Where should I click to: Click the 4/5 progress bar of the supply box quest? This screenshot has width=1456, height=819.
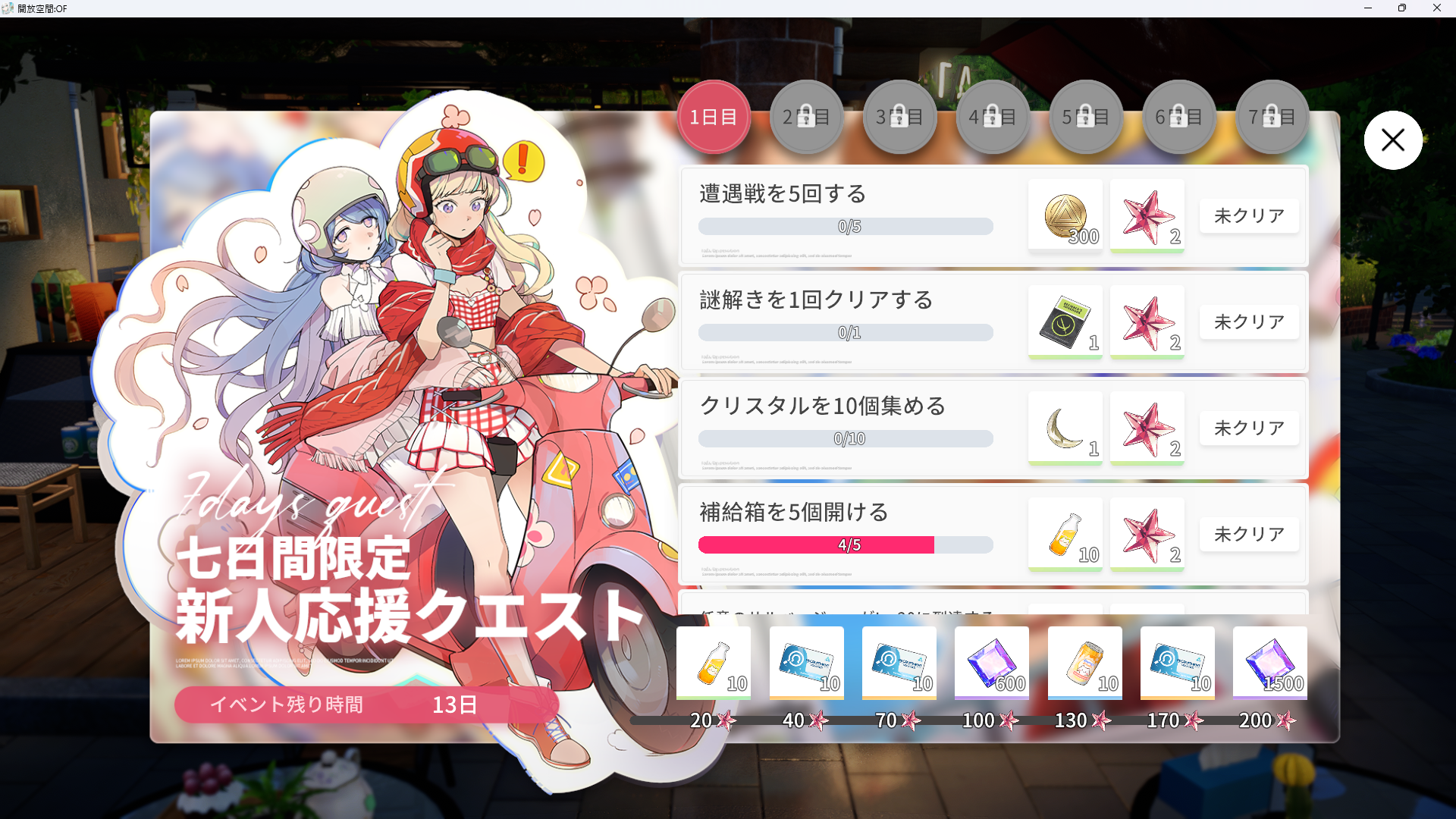point(846,544)
